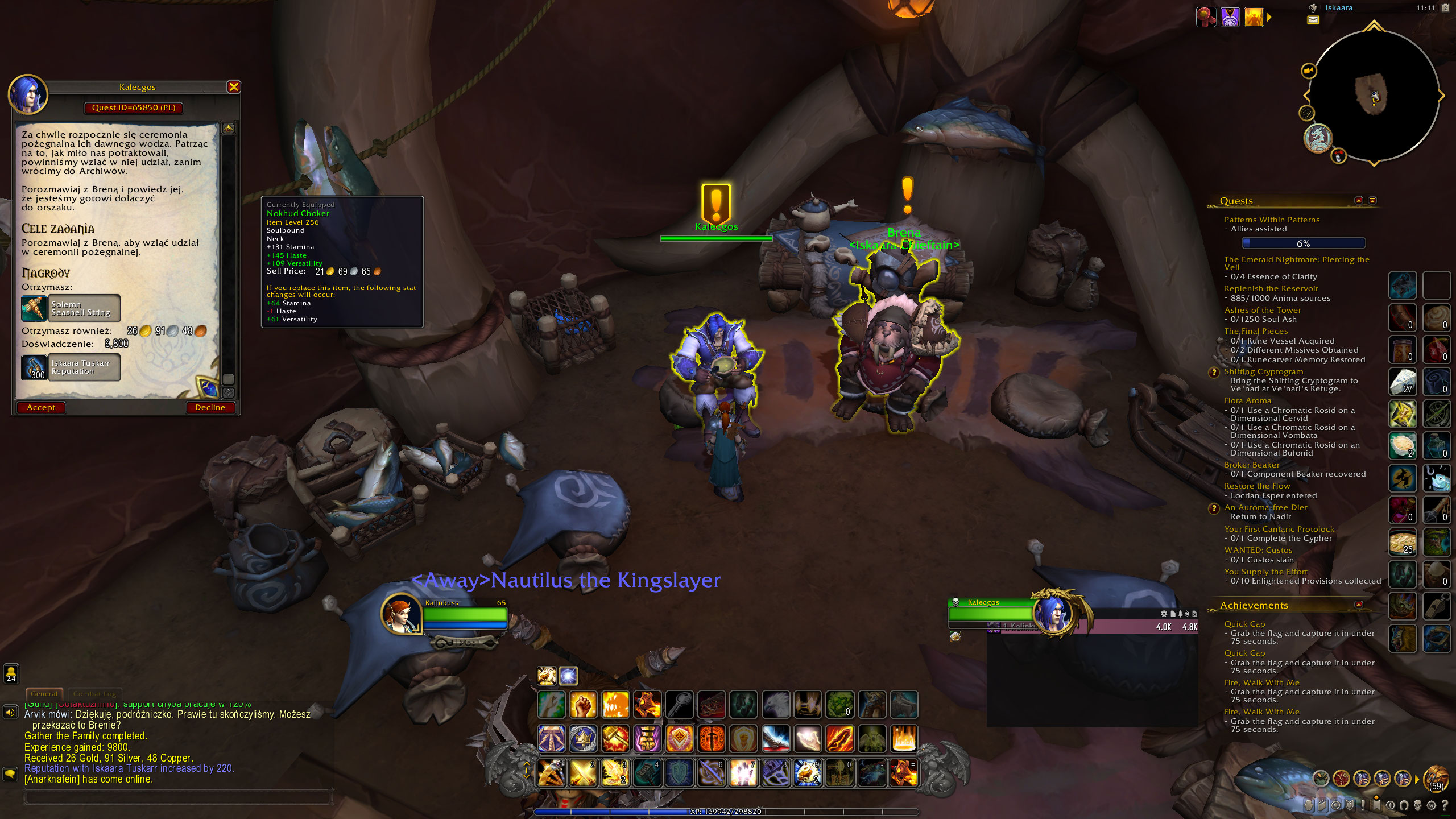Open the Iskaara zone name header
Screen dimensions: 1456x819
click(x=1338, y=8)
